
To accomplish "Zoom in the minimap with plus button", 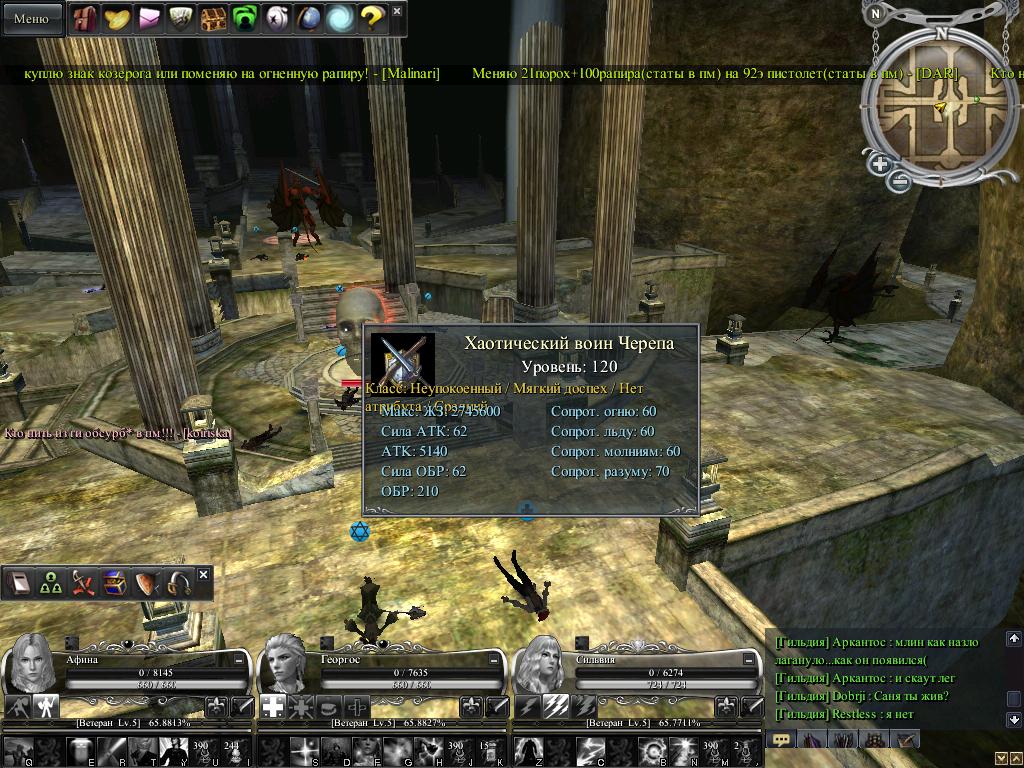I will (880, 164).
